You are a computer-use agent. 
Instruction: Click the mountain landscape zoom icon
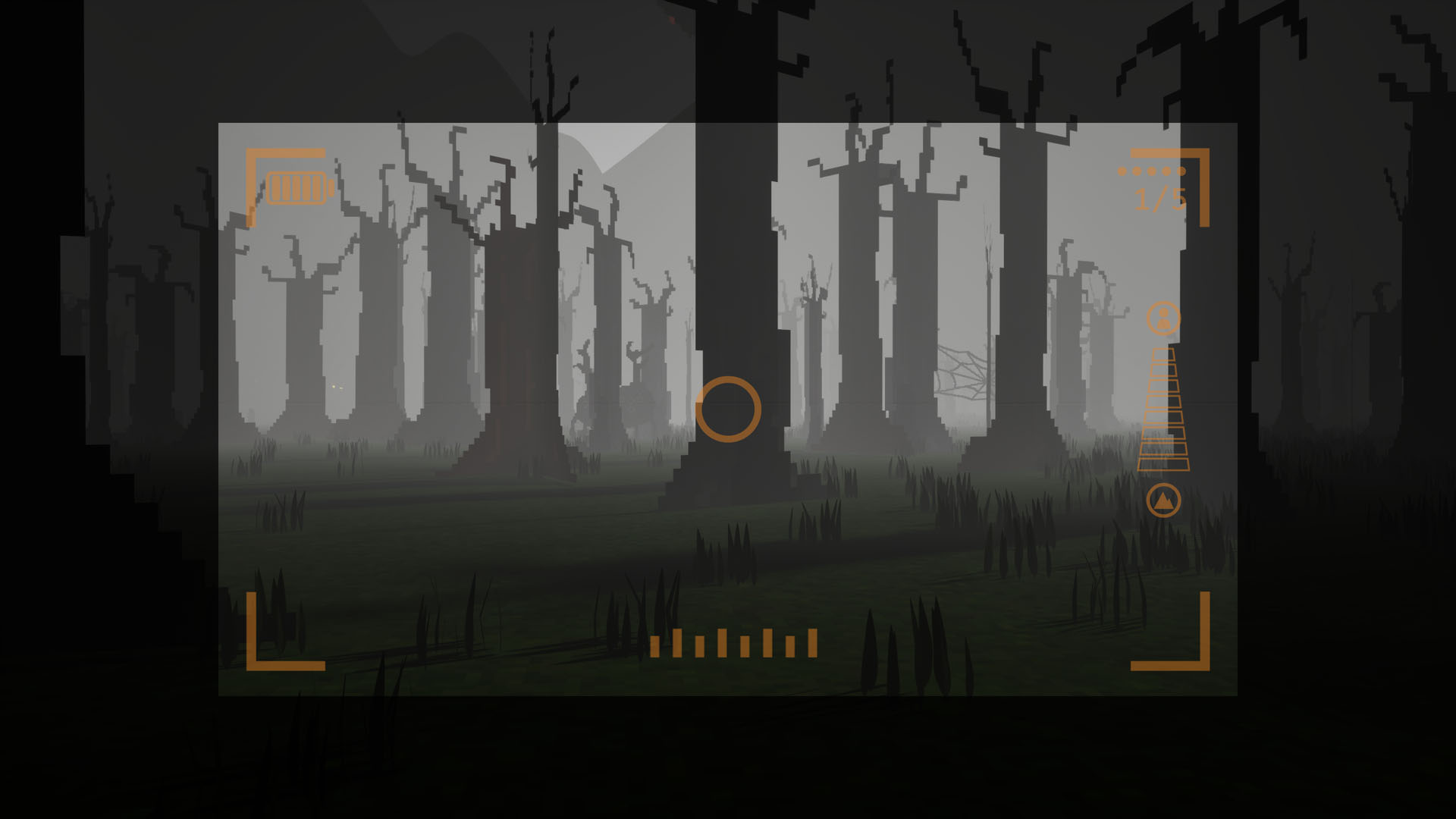click(1163, 500)
